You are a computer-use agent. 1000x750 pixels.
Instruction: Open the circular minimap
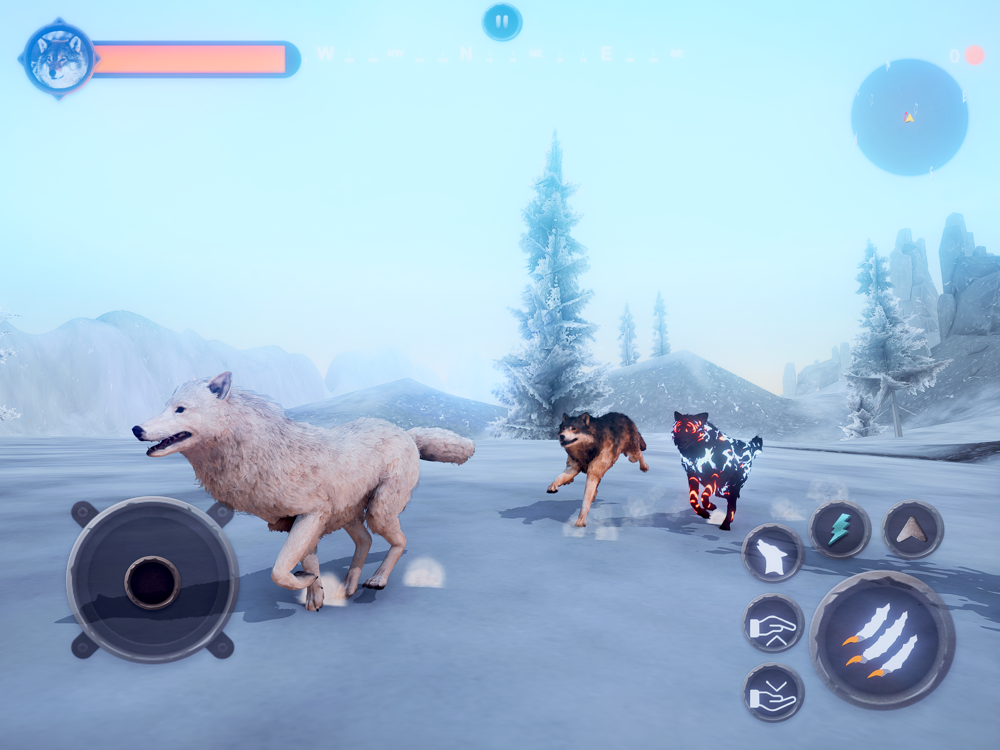(909, 117)
